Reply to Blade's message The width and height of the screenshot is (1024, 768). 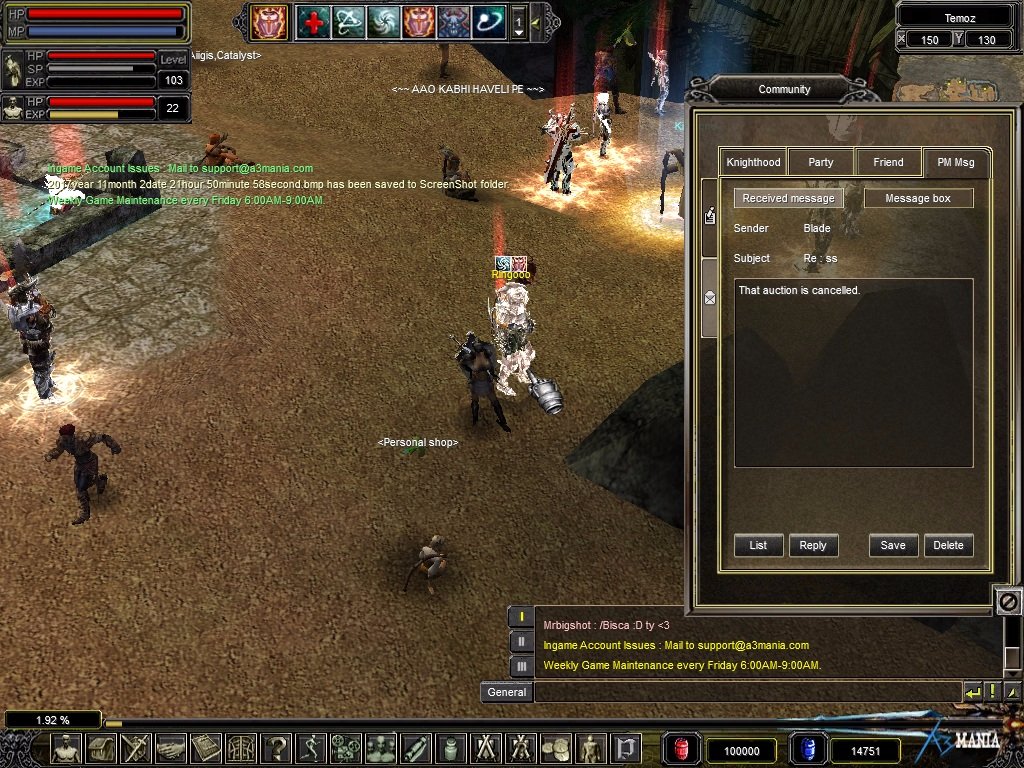813,545
